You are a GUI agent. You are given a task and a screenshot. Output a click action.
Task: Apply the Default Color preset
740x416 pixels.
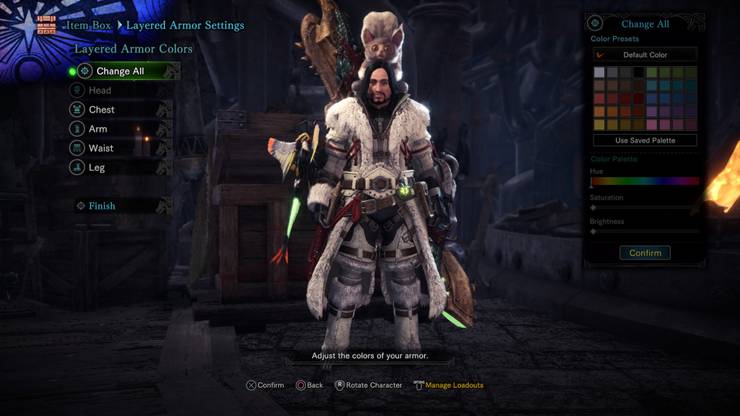pyautogui.click(x=644, y=55)
